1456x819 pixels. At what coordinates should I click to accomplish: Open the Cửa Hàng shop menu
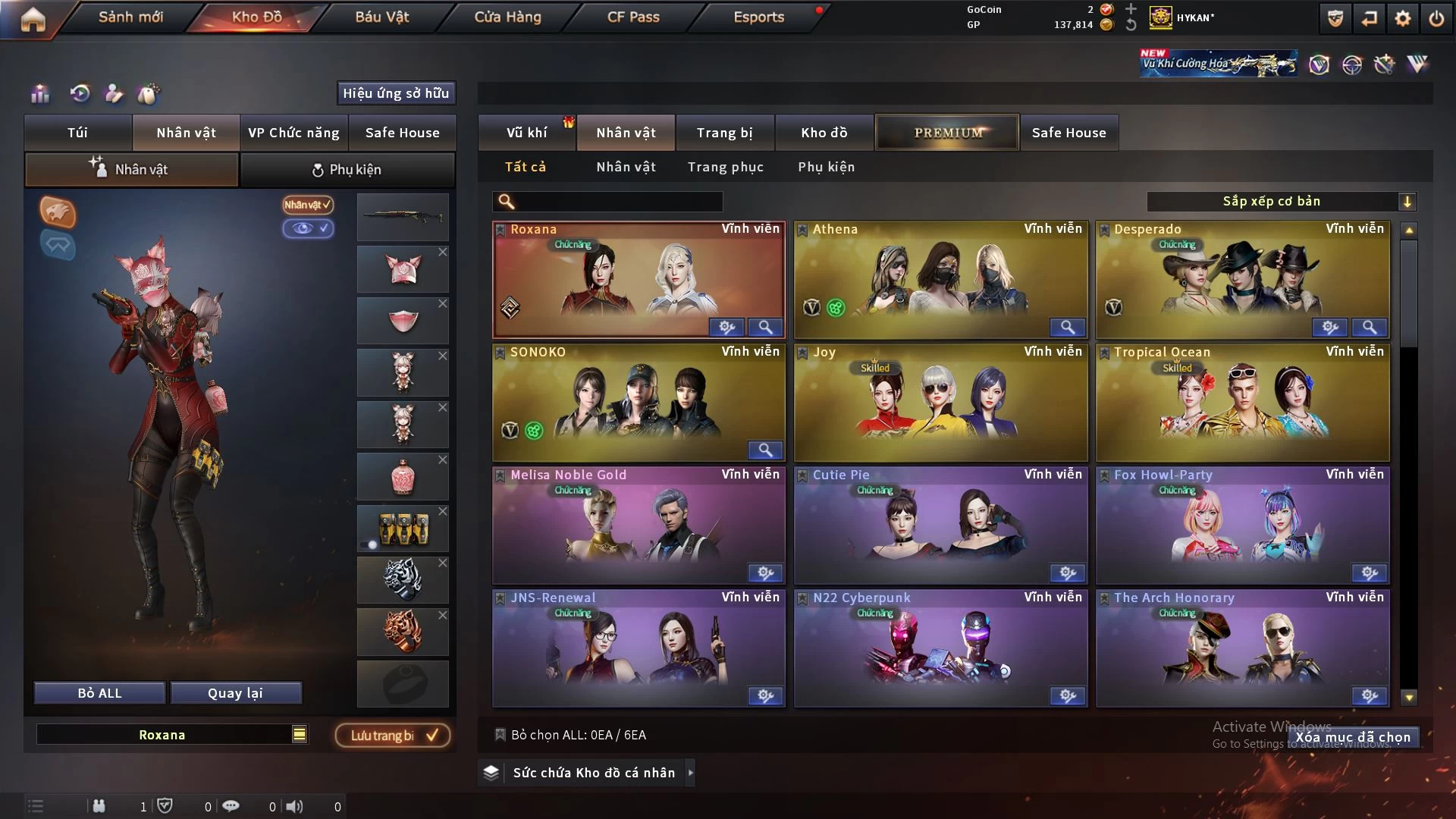pyautogui.click(x=507, y=17)
